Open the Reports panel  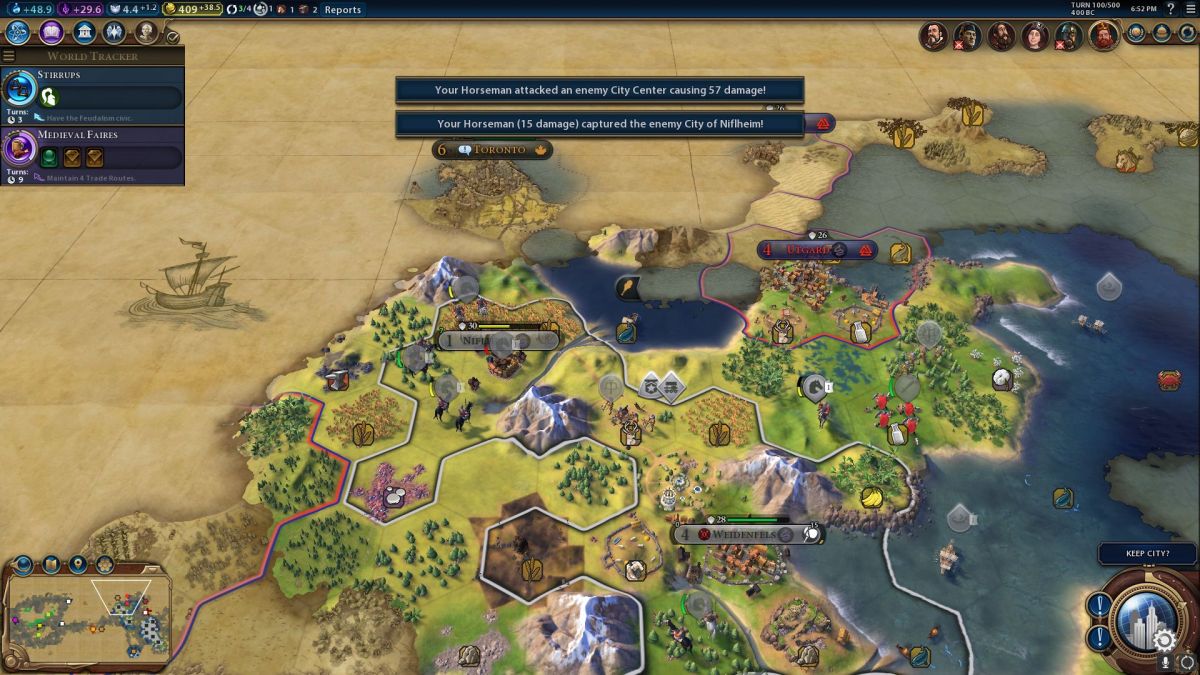tap(342, 10)
